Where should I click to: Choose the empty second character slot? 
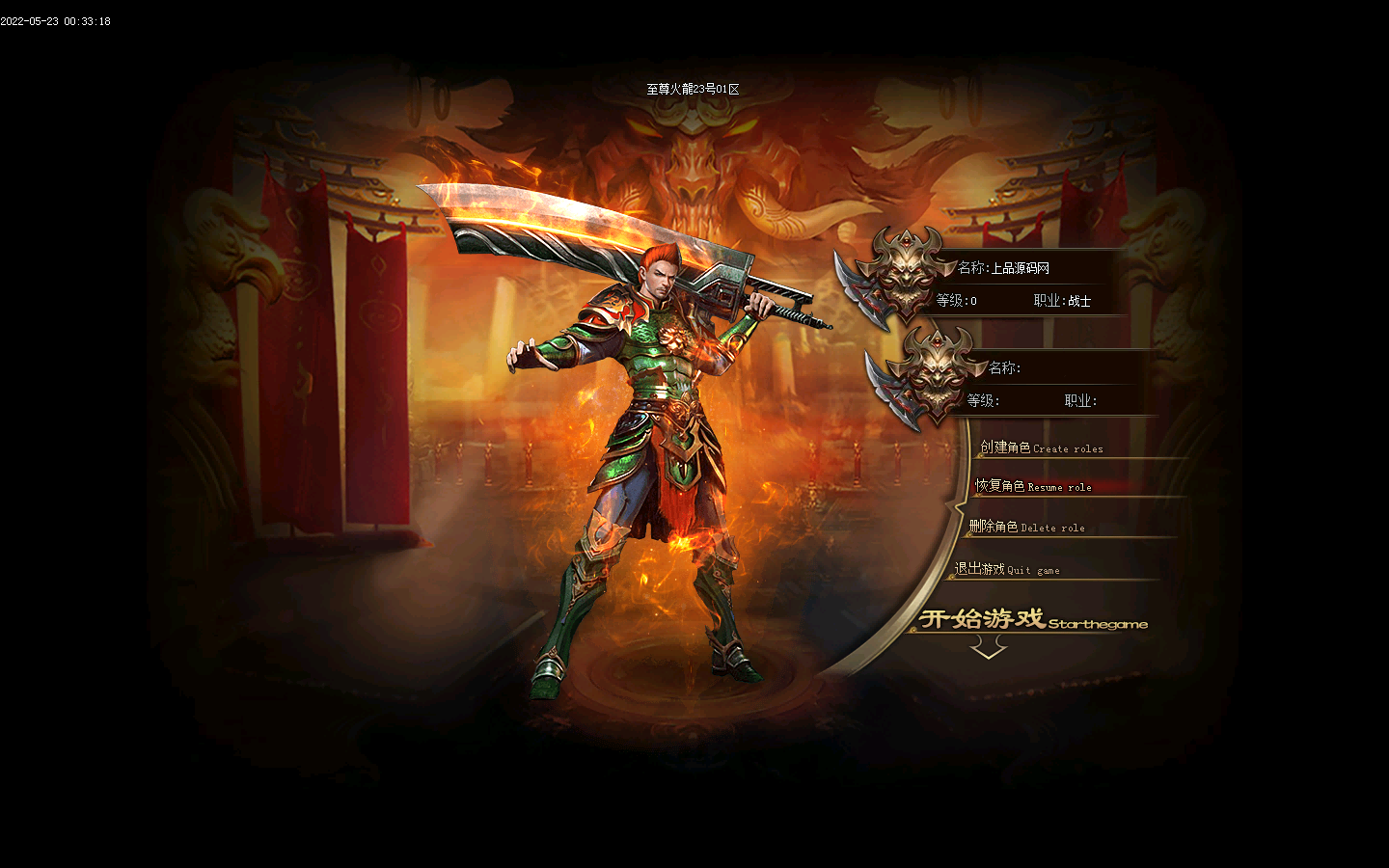click(x=1042, y=384)
